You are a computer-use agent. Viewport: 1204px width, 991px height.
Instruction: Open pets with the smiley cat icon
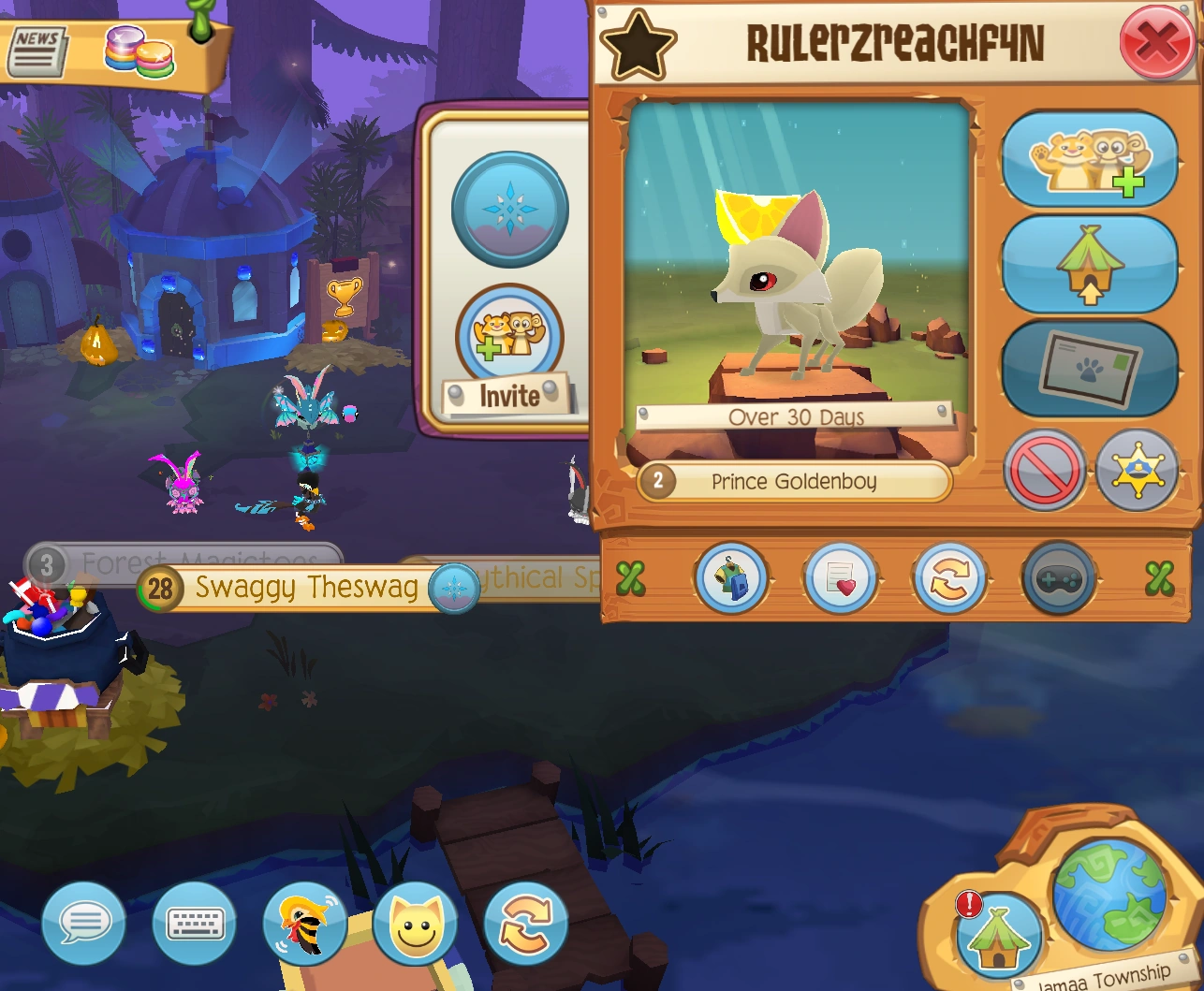pos(415,923)
